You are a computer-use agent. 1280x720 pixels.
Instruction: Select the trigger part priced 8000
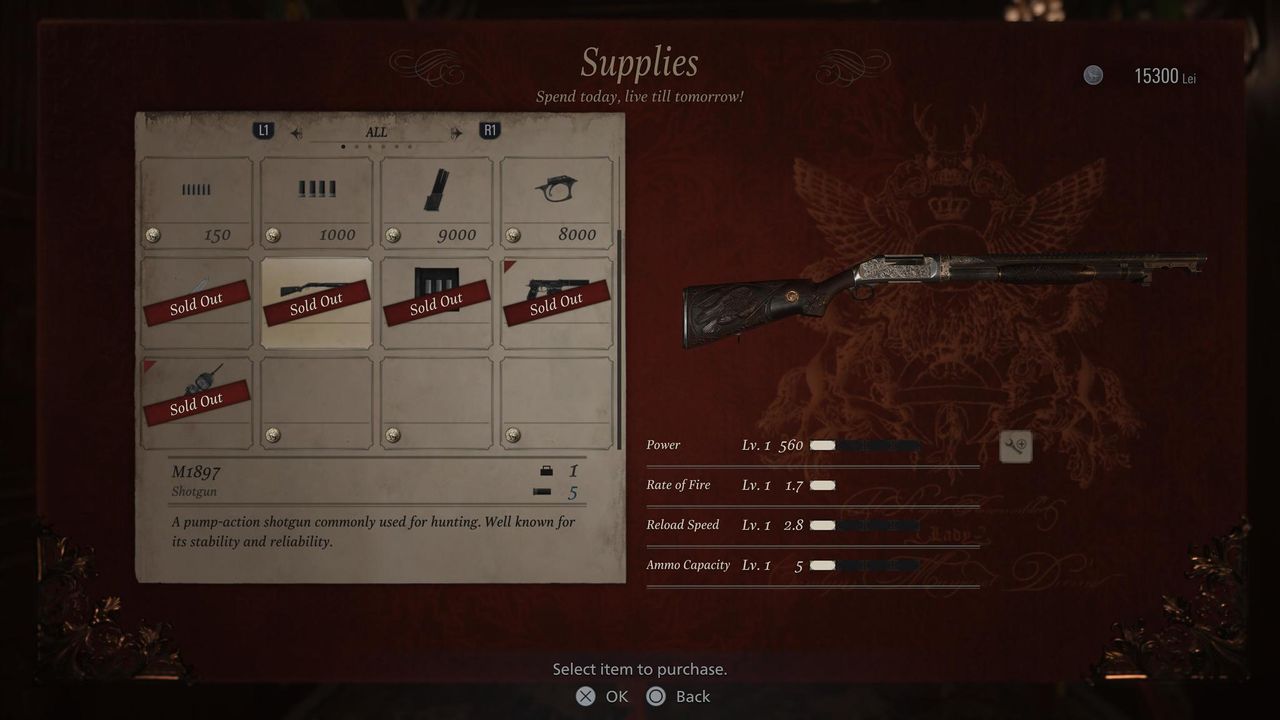point(556,203)
